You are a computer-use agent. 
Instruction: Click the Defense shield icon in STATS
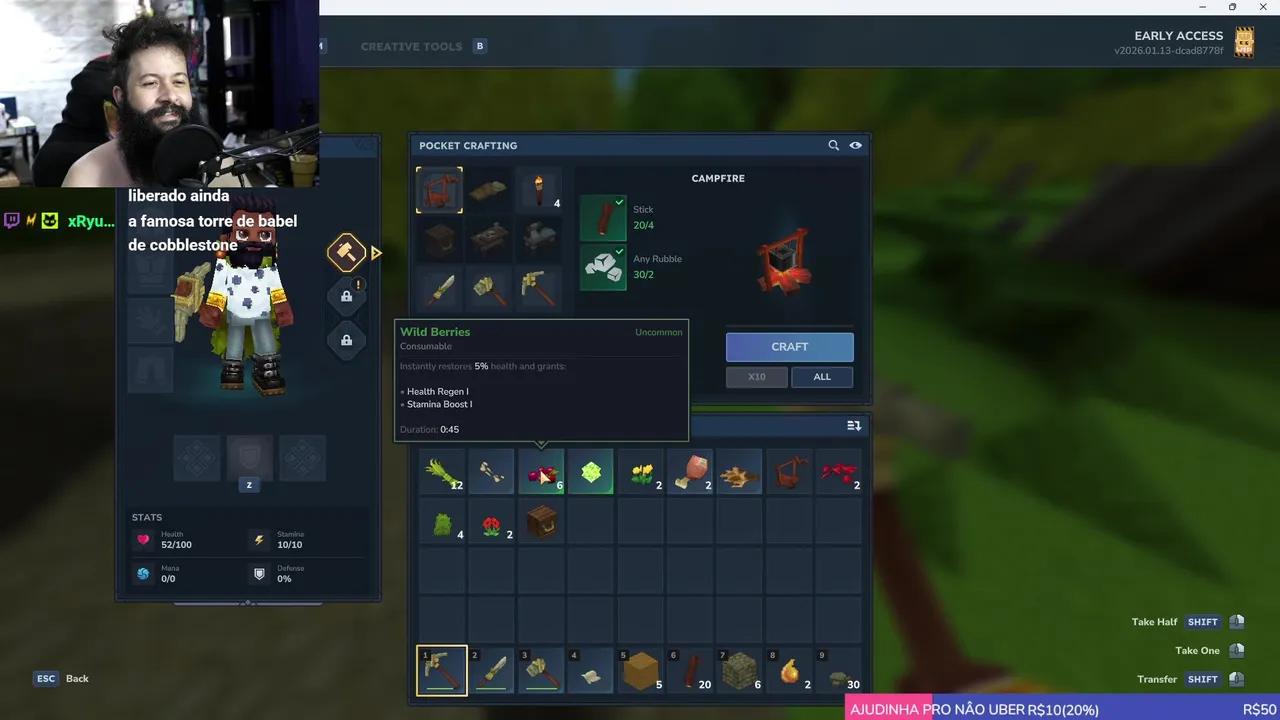pyautogui.click(x=259, y=573)
